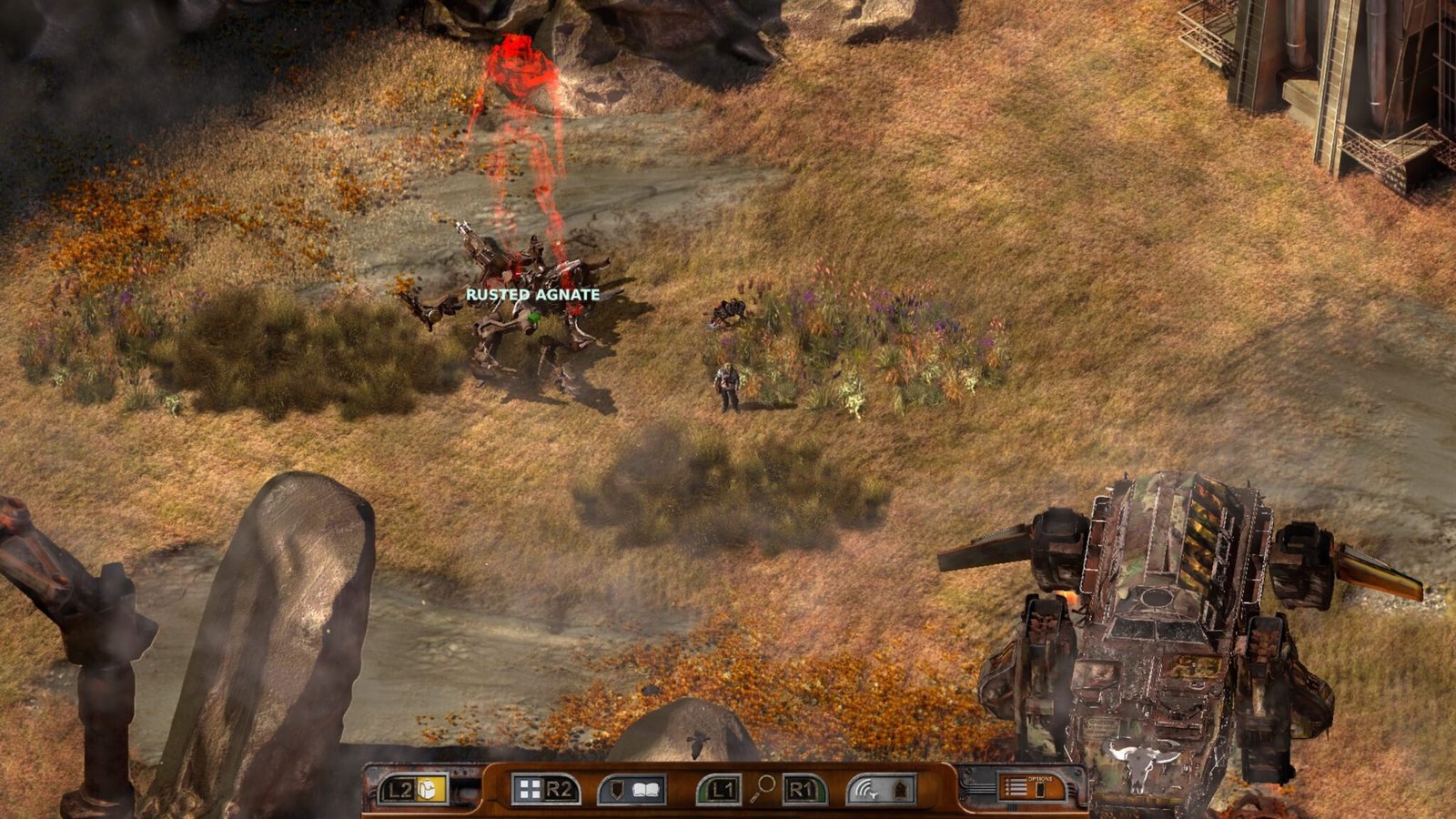Activate the scan signal icon
This screenshot has height=819, width=1456.
click(868, 789)
